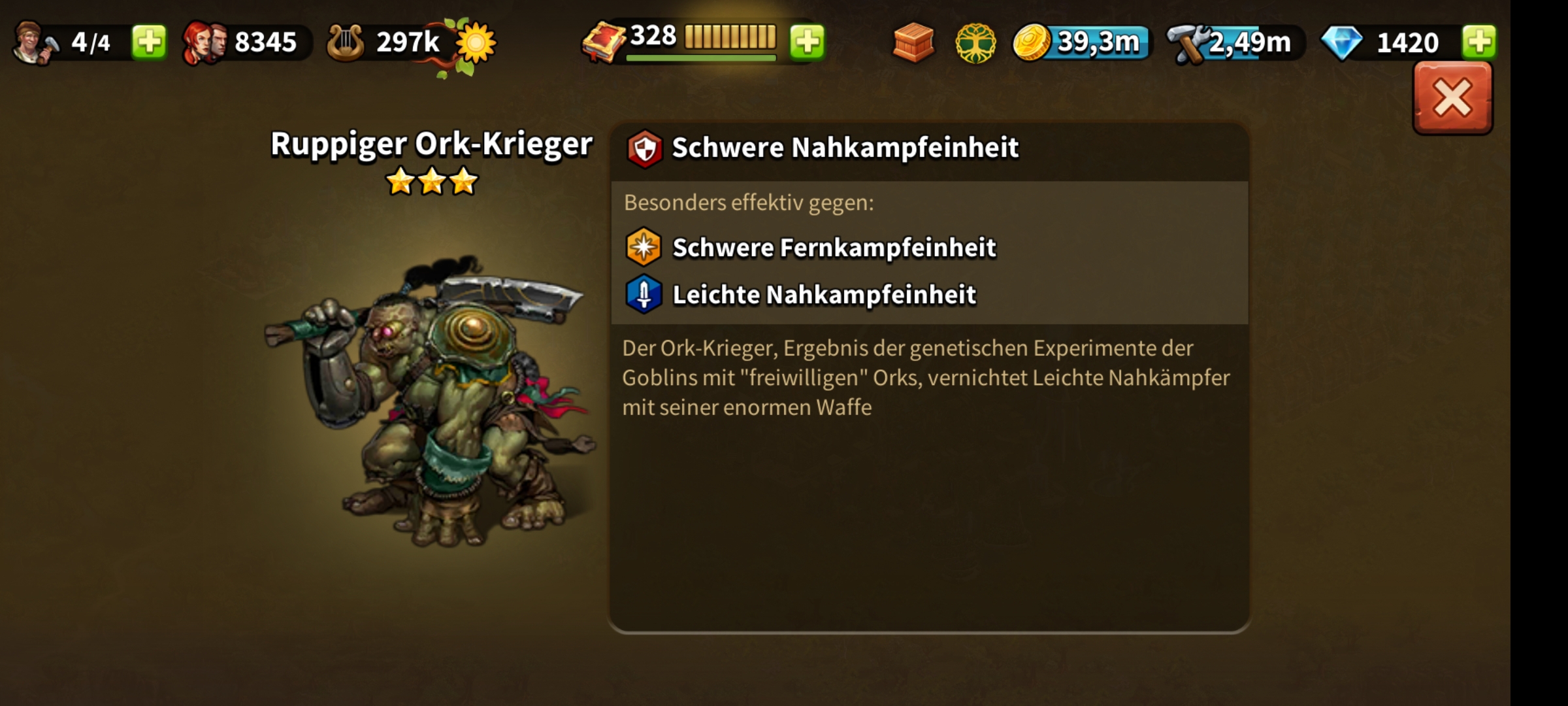Image resolution: width=1568 pixels, height=706 pixels.
Task: Tap the hammer supplies balance
Action: [x=1235, y=43]
